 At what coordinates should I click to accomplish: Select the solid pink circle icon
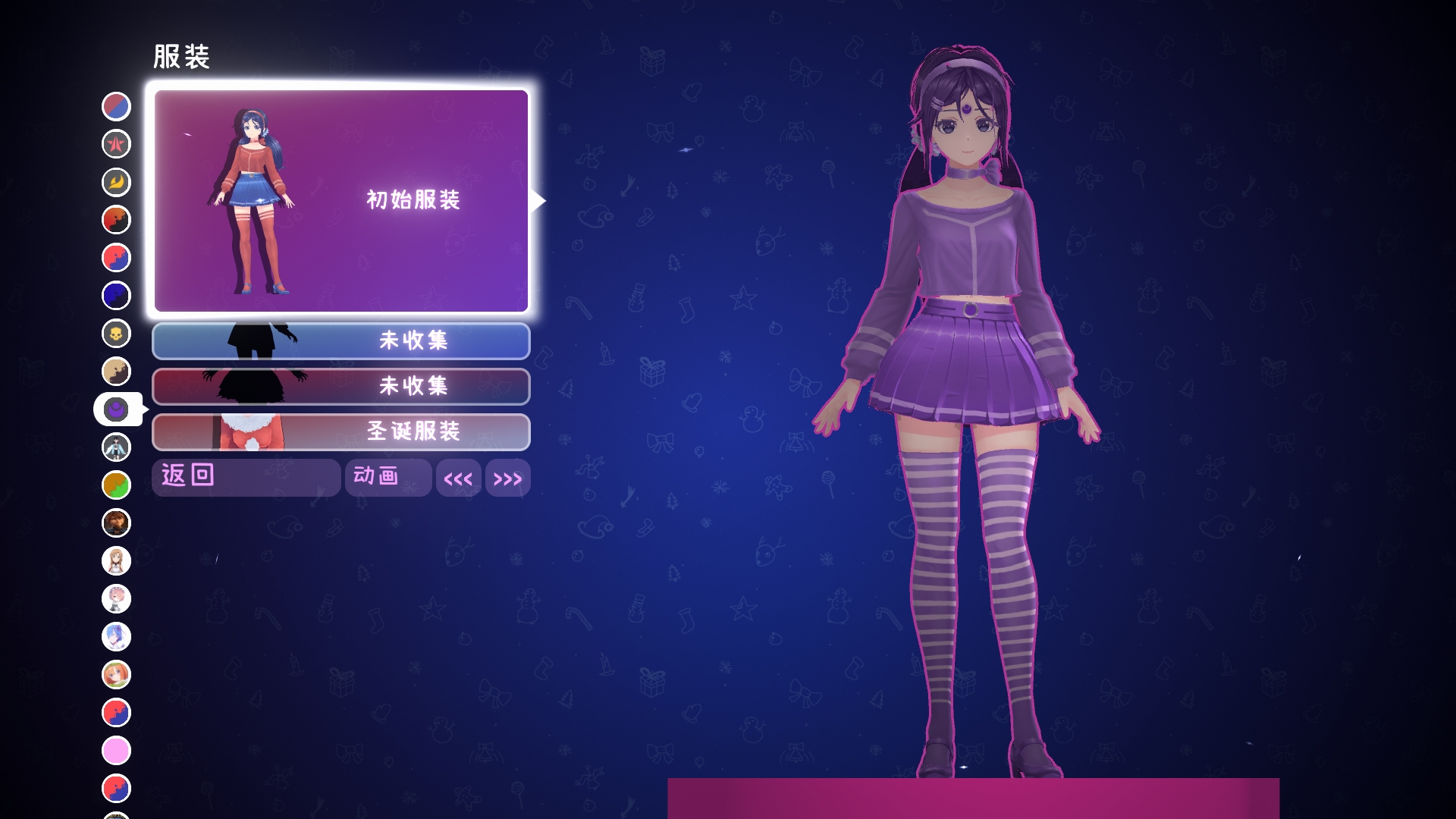tap(116, 751)
